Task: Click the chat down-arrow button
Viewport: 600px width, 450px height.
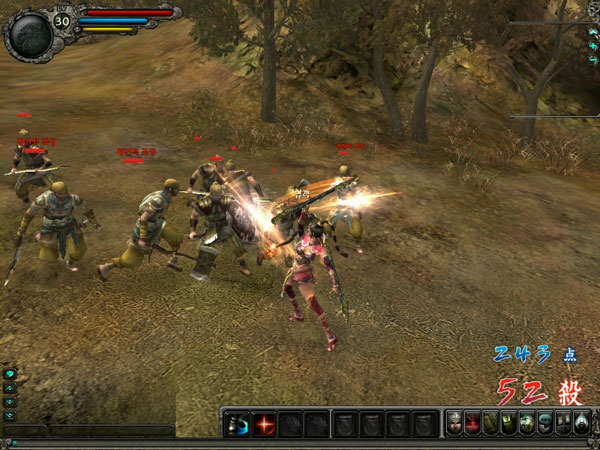Action: click(x=10, y=401)
